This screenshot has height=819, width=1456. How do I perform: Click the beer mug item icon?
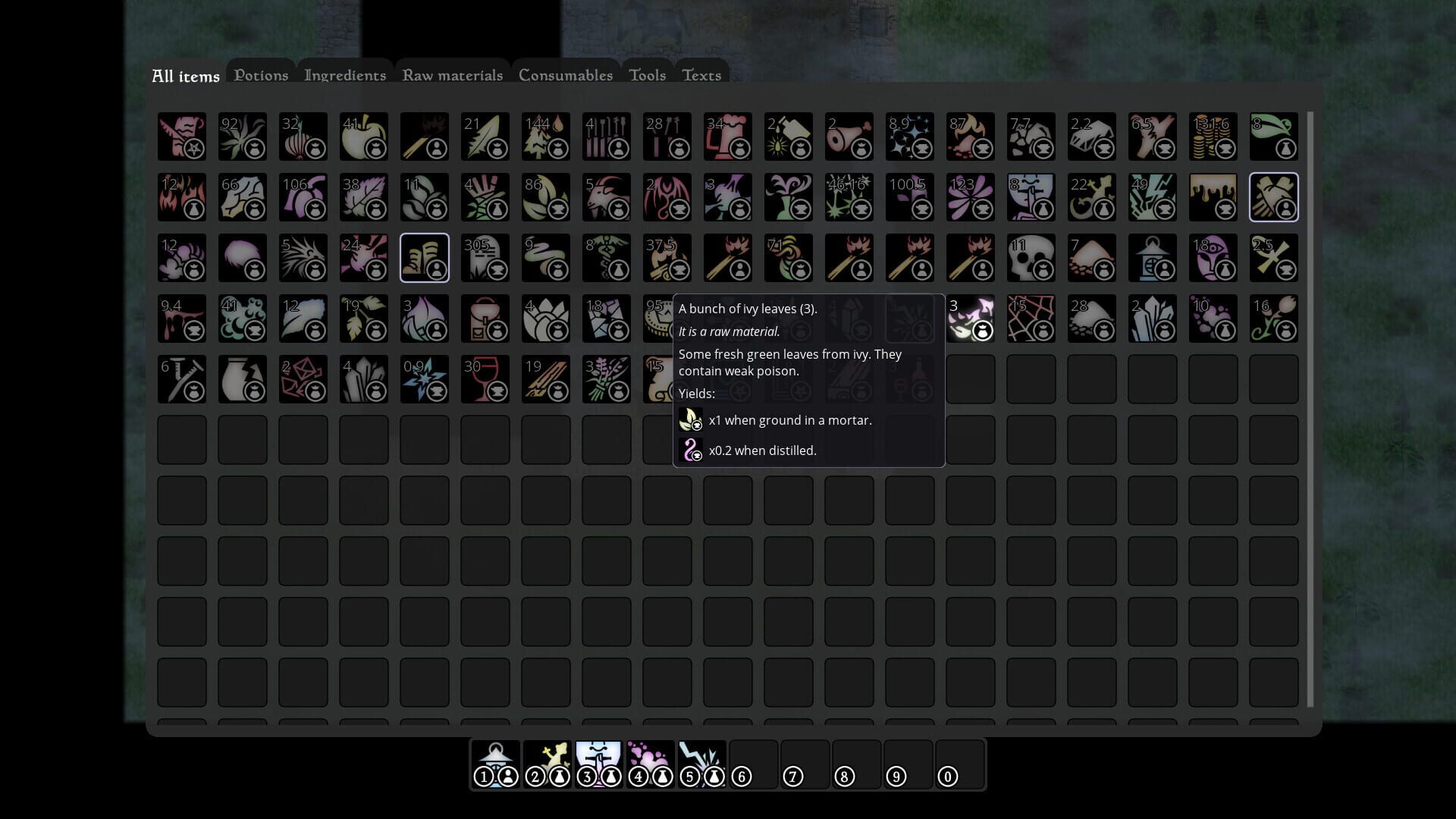[x=728, y=136]
